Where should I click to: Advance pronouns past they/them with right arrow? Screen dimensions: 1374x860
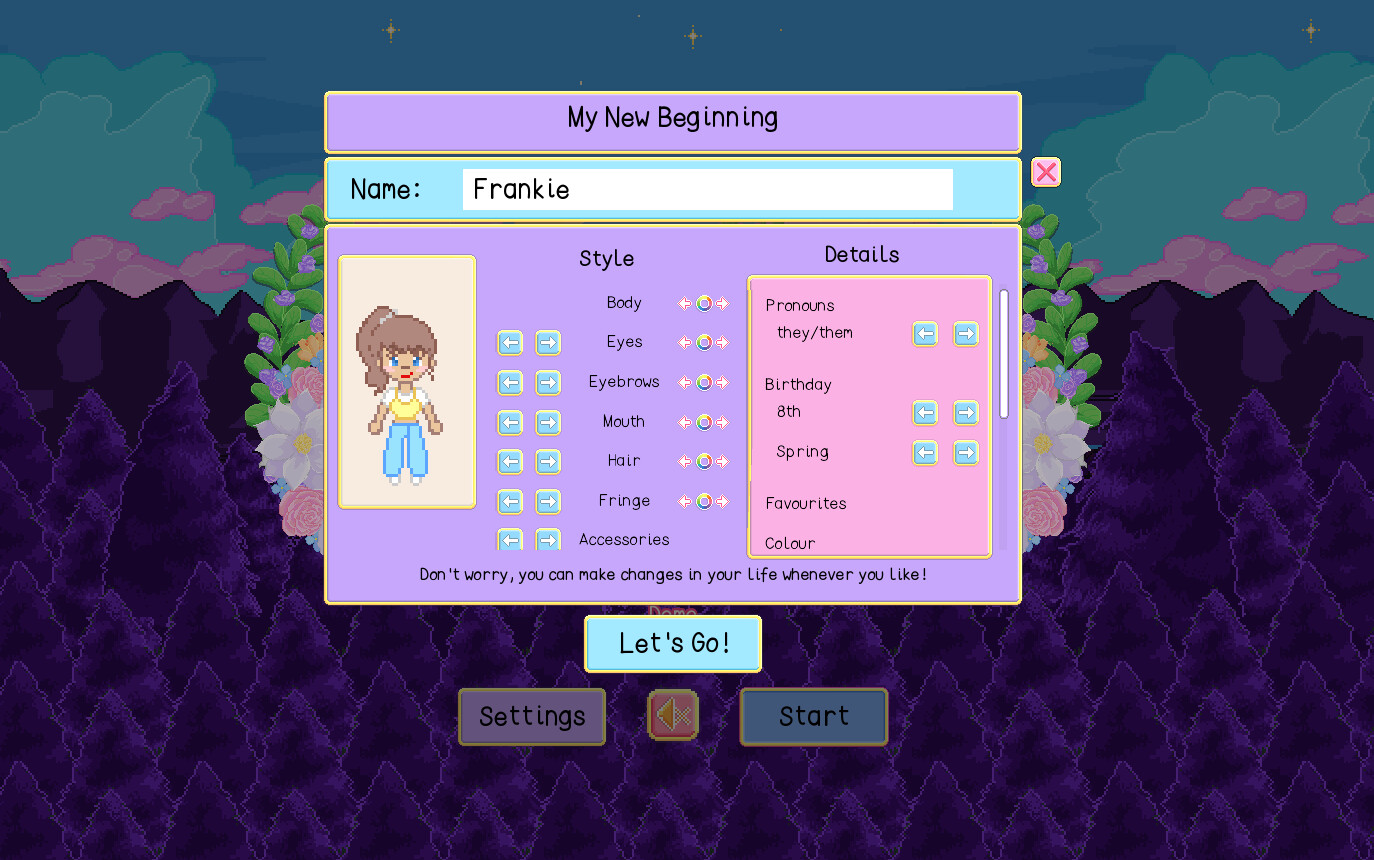coord(966,334)
